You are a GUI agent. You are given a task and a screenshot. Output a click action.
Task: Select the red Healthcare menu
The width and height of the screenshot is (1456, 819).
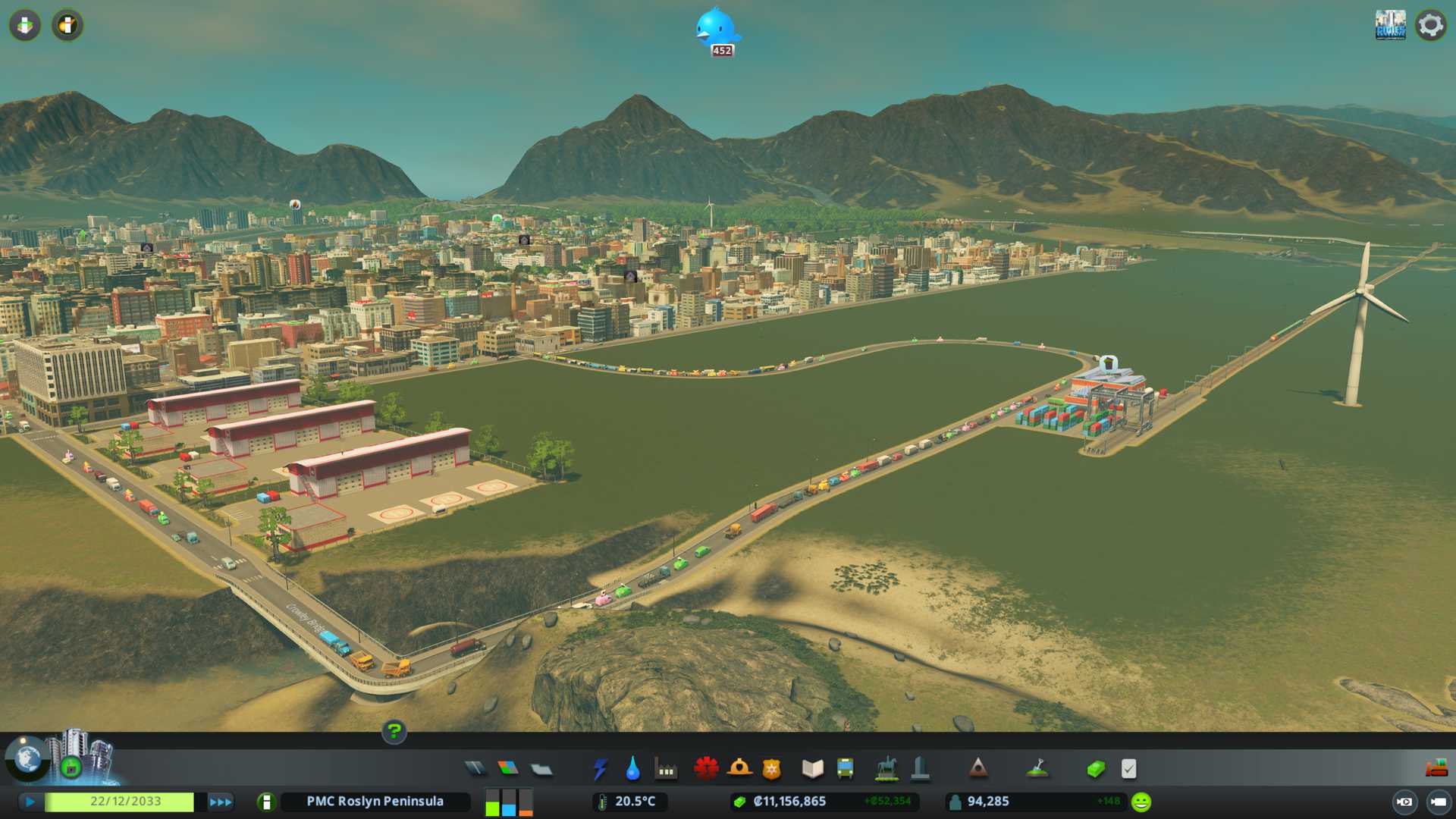pos(706,769)
